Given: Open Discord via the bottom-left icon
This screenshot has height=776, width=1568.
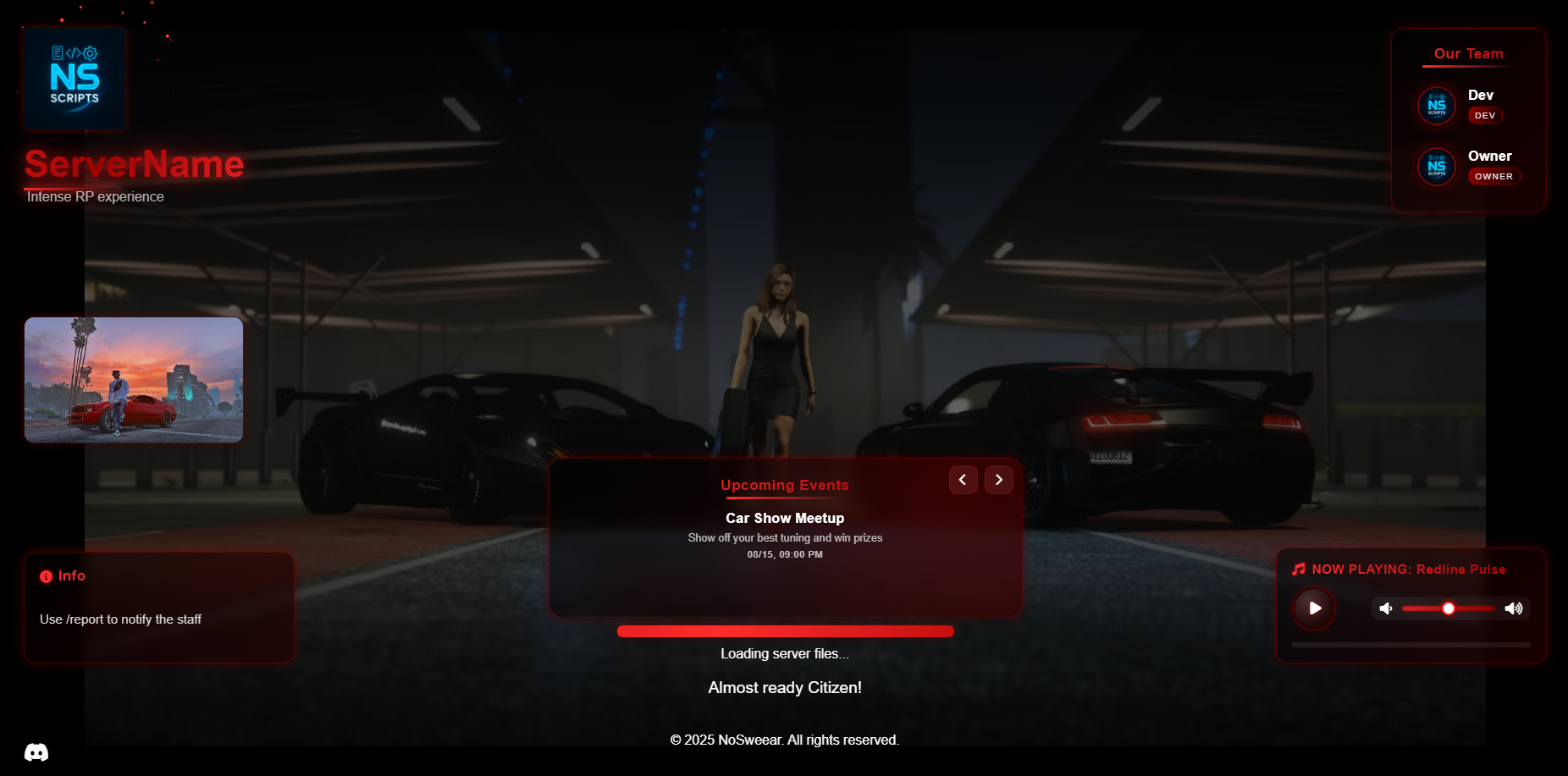Looking at the screenshot, I should point(36,751).
